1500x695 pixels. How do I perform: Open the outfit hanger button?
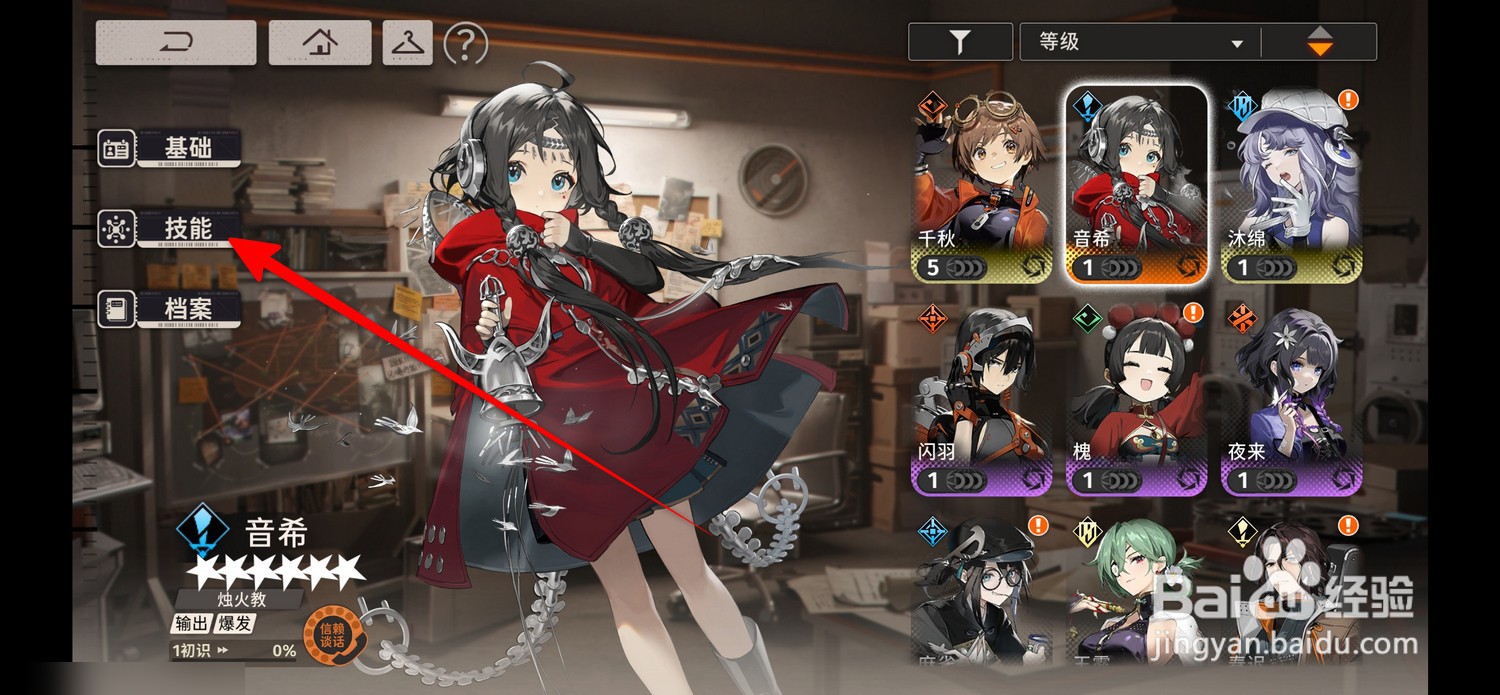(x=407, y=43)
